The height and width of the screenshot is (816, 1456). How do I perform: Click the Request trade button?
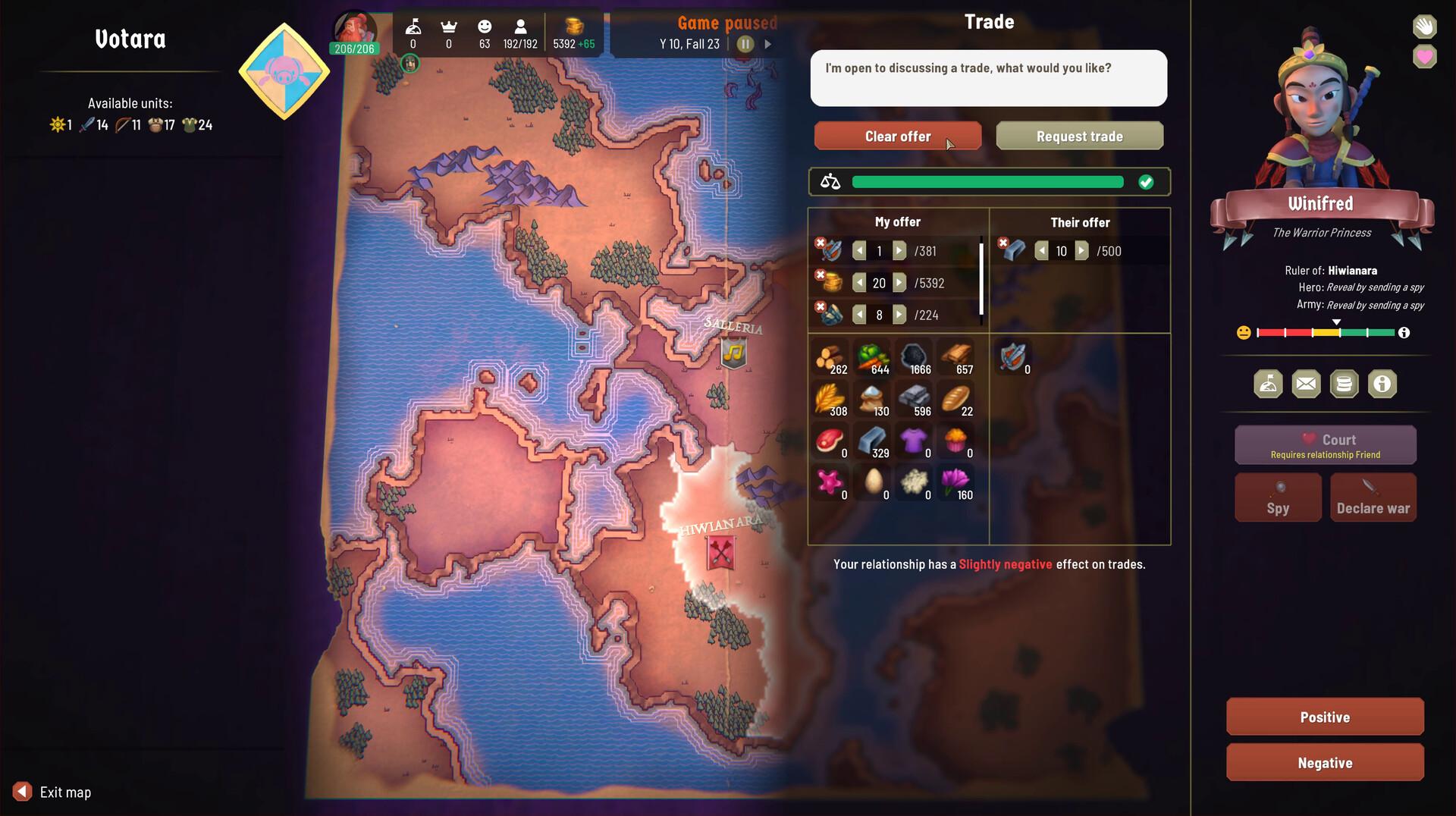coord(1079,136)
